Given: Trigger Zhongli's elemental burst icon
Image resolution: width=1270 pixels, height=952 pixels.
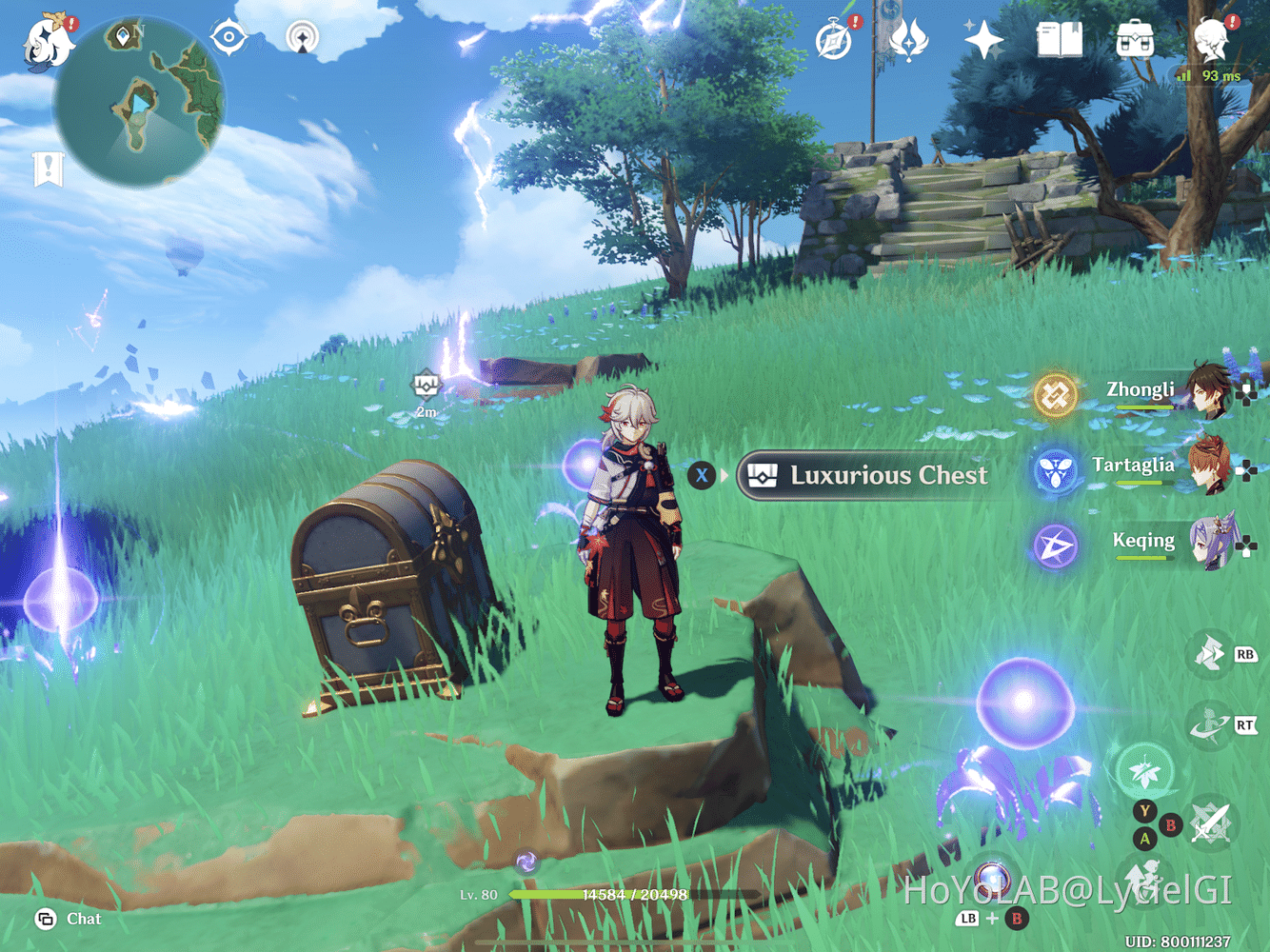Looking at the screenshot, I should pyautogui.click(x=1055, y=393).
